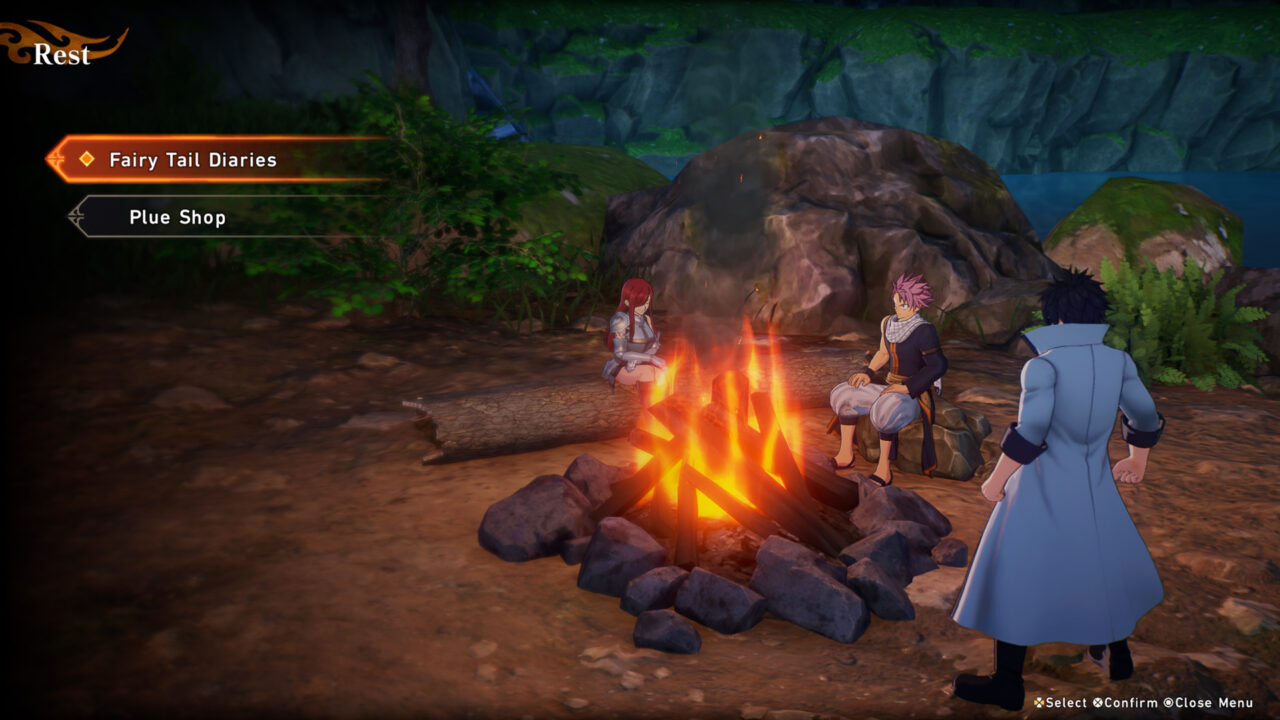The width and height of the screenshot is (1280, 720).
Task: Toggle selection to the Plue Shop row
Action: (x=177, y=217)
